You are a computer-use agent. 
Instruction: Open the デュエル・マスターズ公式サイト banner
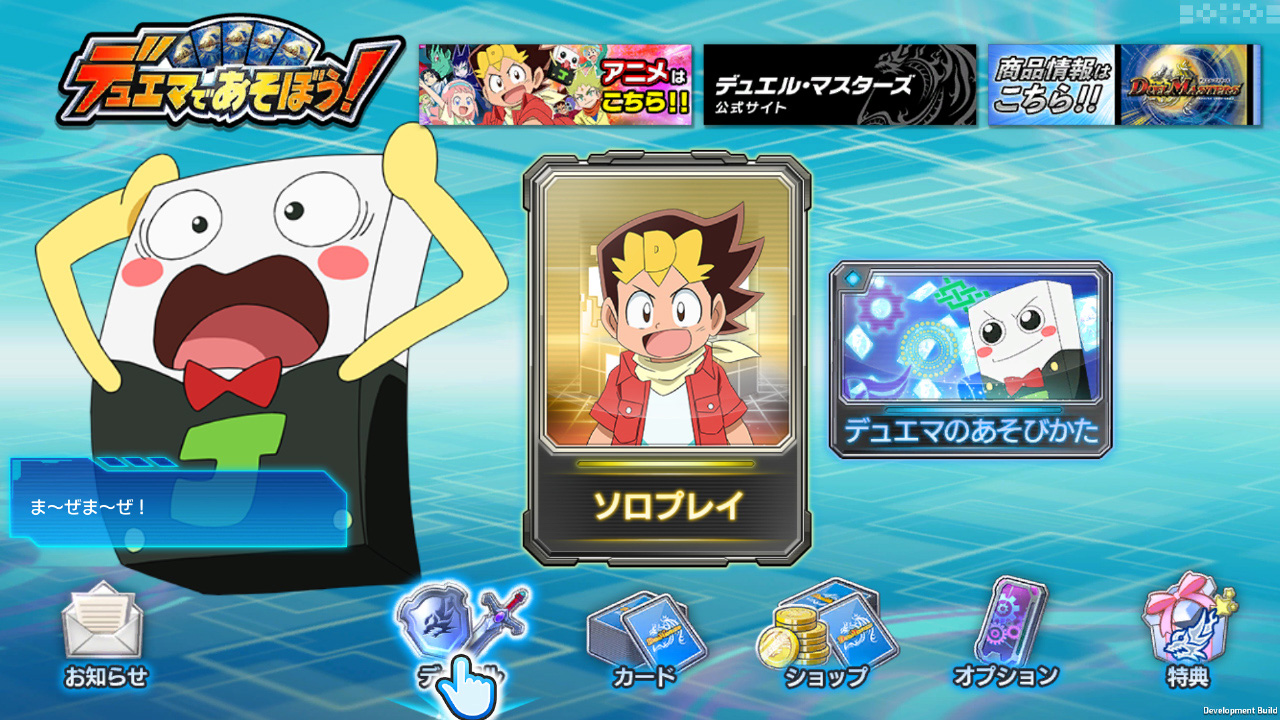[839, 86]
